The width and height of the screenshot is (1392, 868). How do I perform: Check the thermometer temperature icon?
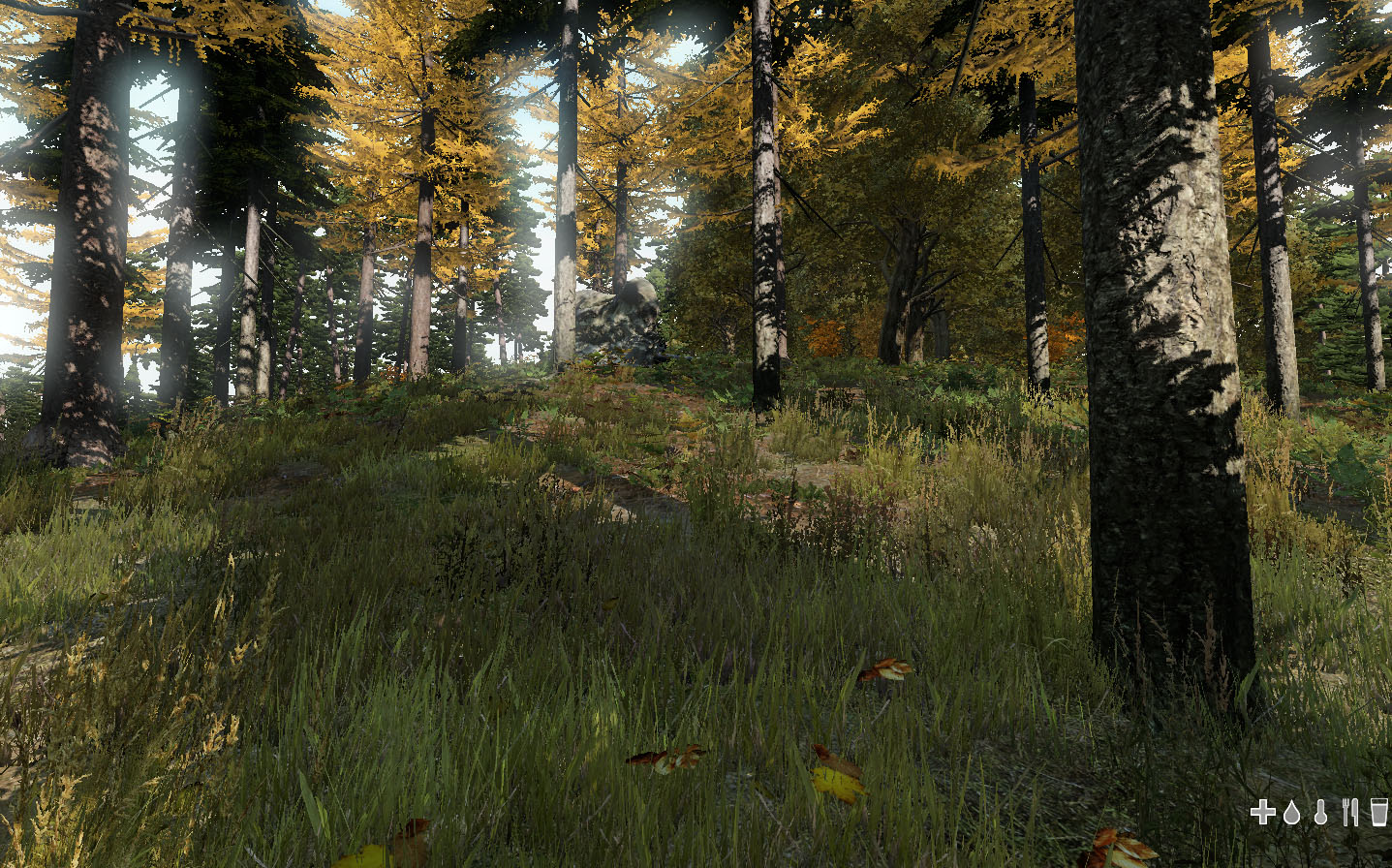point(1320,813)
